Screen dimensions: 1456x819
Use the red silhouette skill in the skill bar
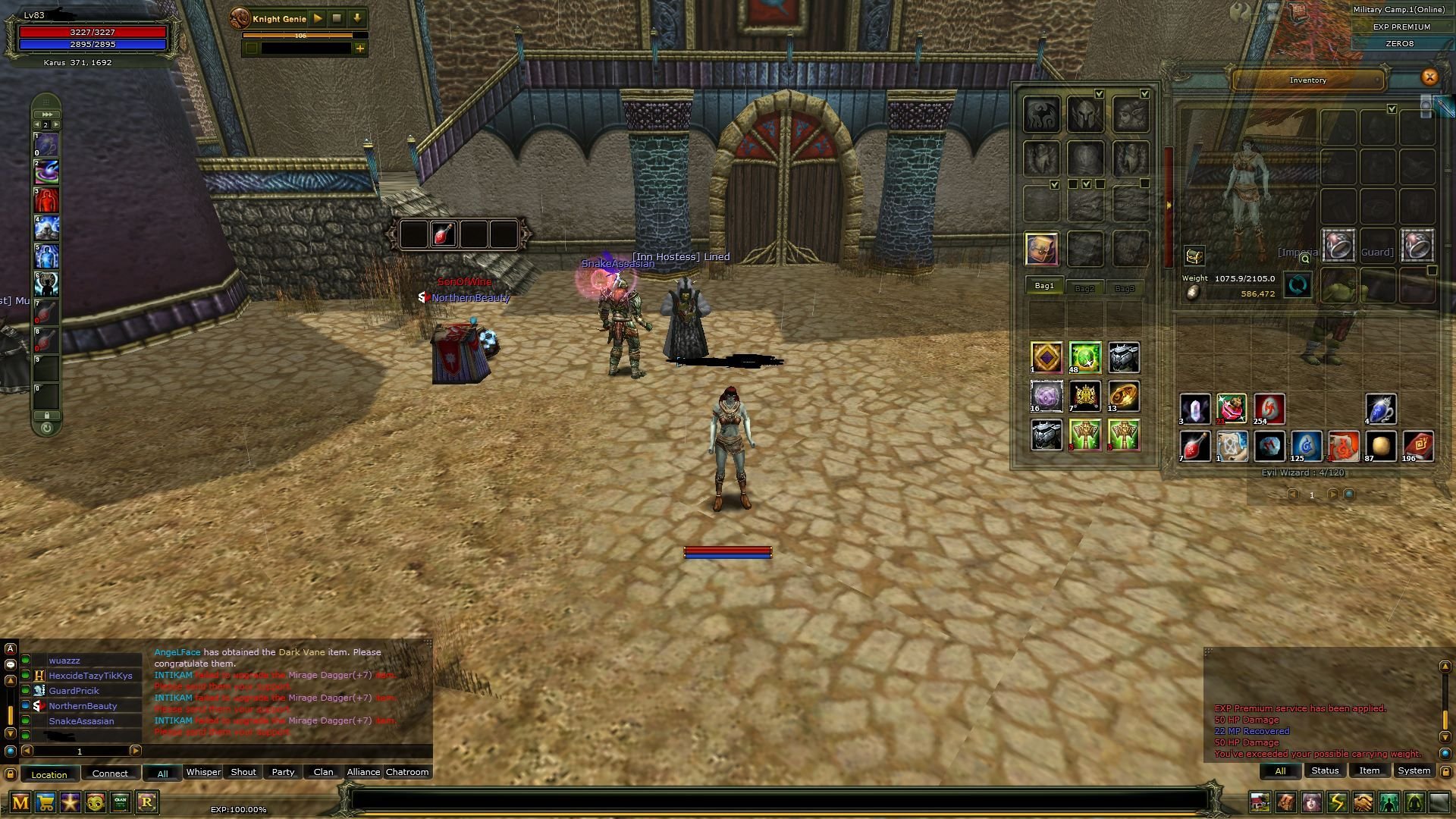click(46, 200)
